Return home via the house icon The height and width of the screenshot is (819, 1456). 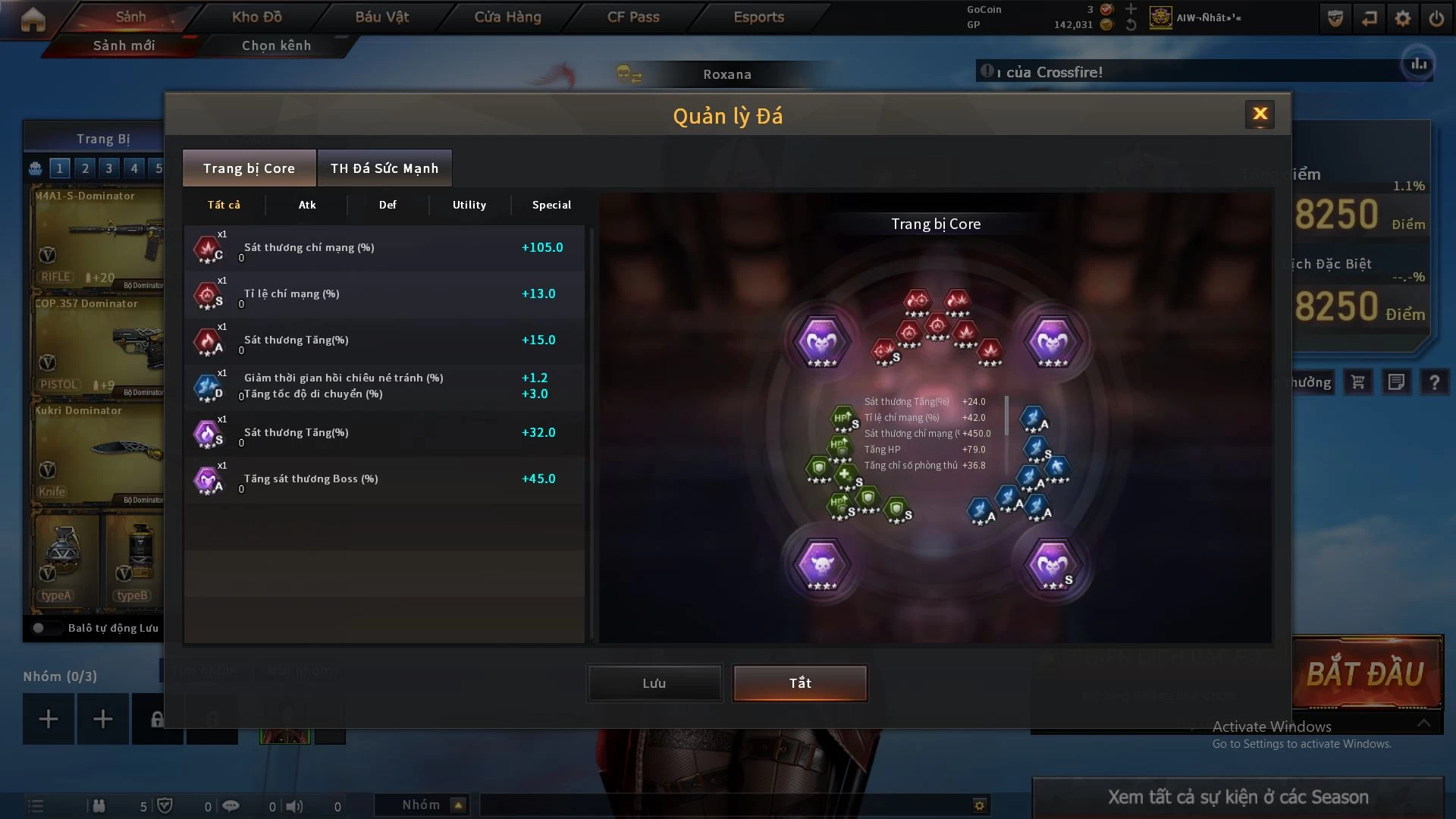coord(33,19)
